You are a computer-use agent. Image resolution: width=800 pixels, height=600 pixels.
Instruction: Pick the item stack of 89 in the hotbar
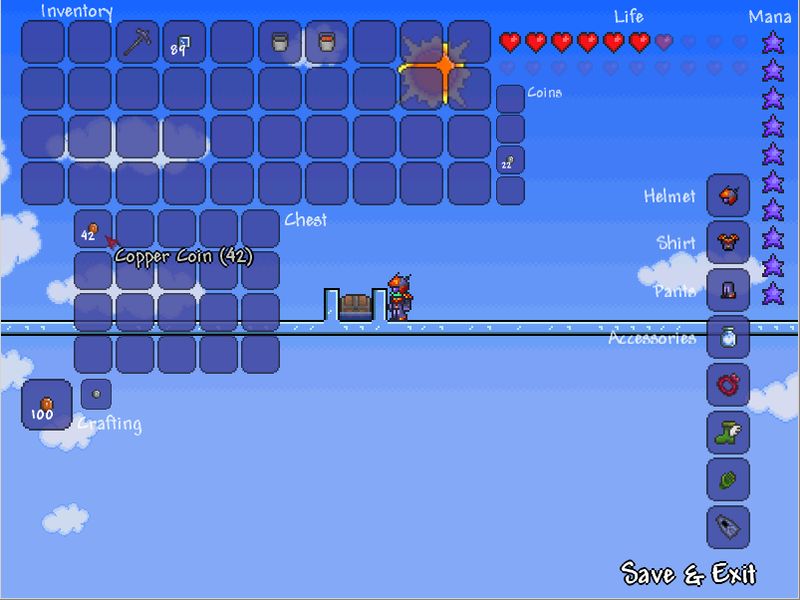coord(184,43)
